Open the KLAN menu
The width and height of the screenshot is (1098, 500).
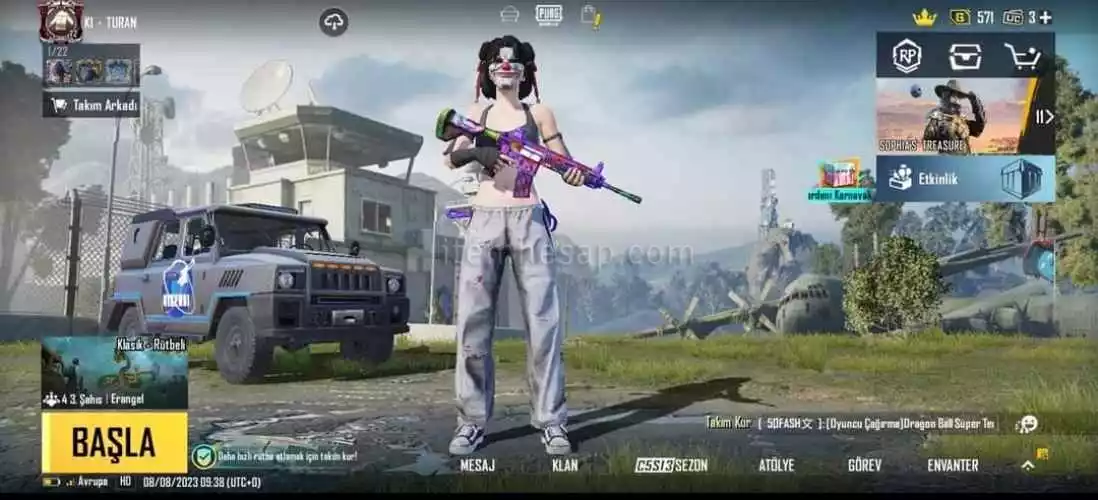[x=564, y=465]
